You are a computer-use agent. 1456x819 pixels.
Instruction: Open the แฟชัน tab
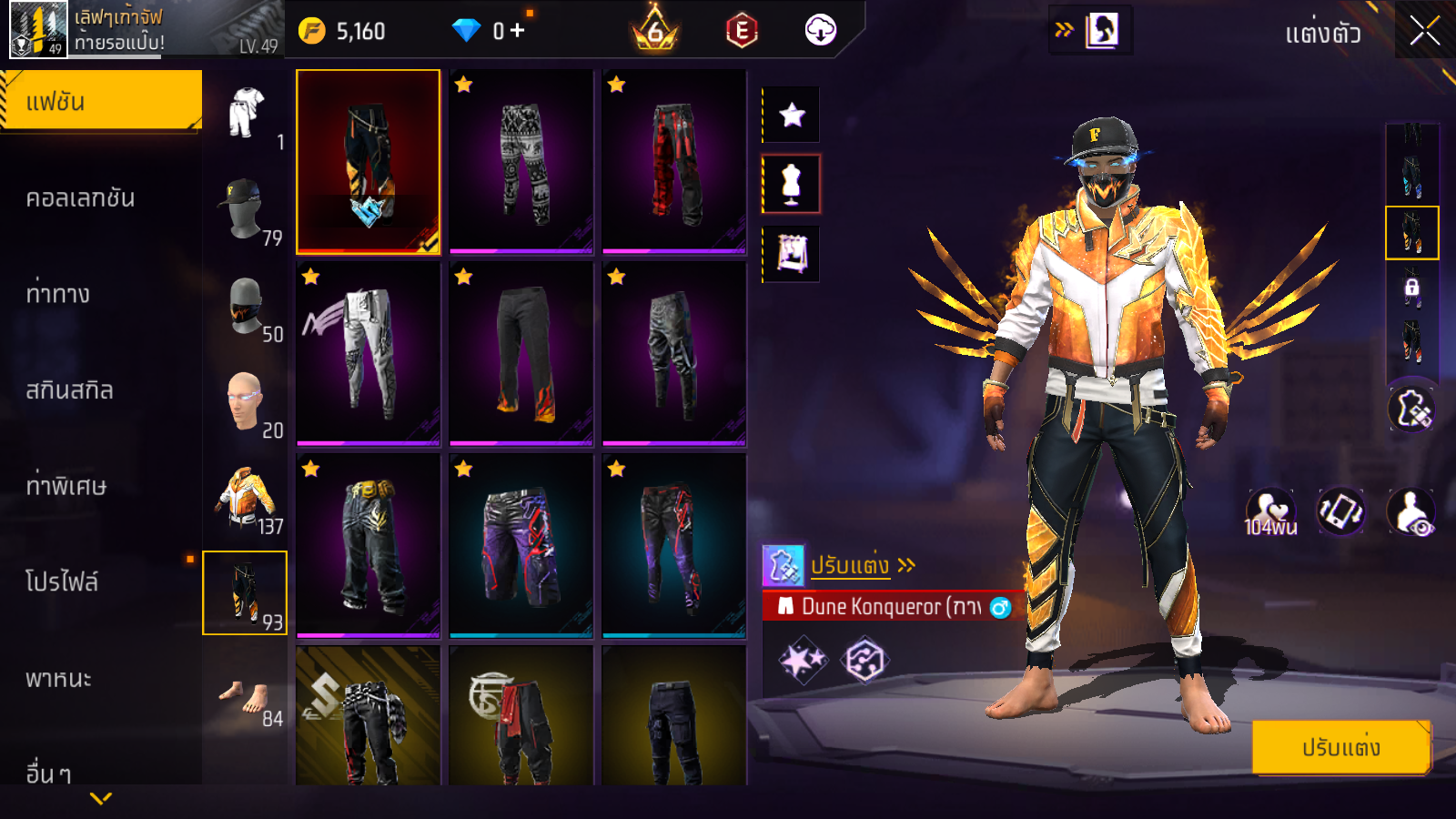(x=101, y=101)
